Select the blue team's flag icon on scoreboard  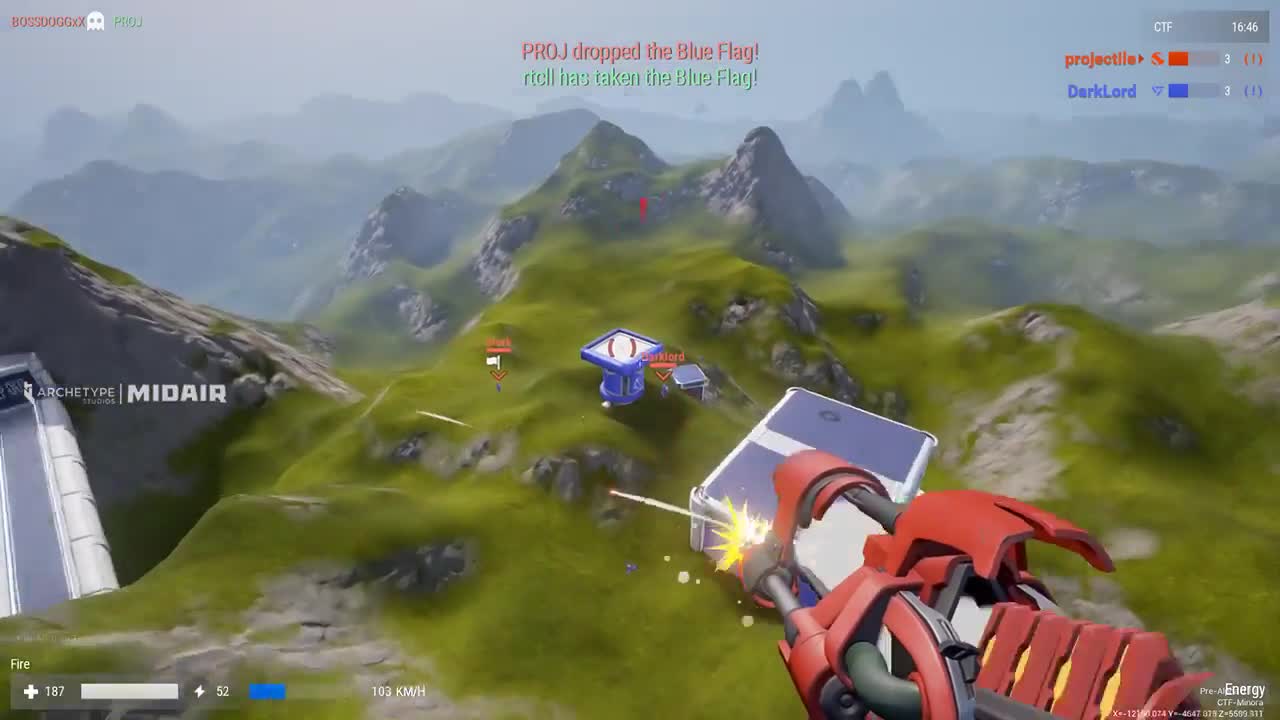pyautogui.click(x=1157, y=91)
